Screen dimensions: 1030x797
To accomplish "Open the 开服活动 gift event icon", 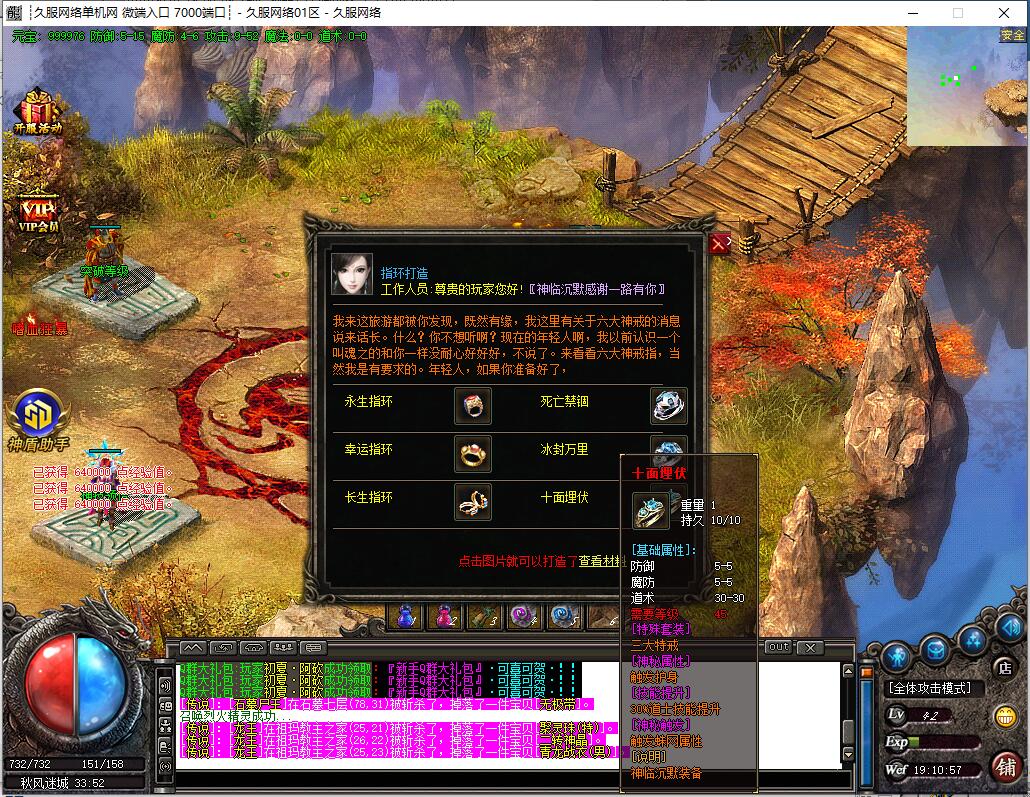I will [x=38, y=112].
